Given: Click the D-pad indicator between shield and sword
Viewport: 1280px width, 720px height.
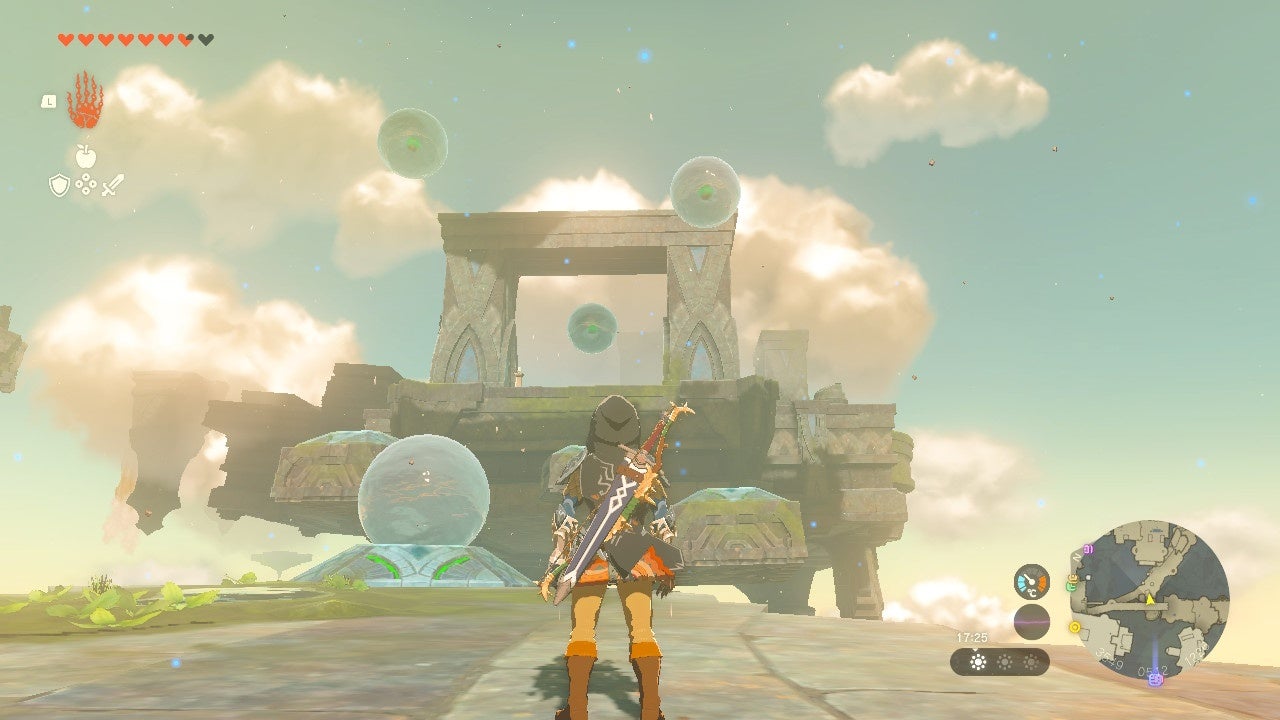Looking at the screenshot, I should coord(85,184).
